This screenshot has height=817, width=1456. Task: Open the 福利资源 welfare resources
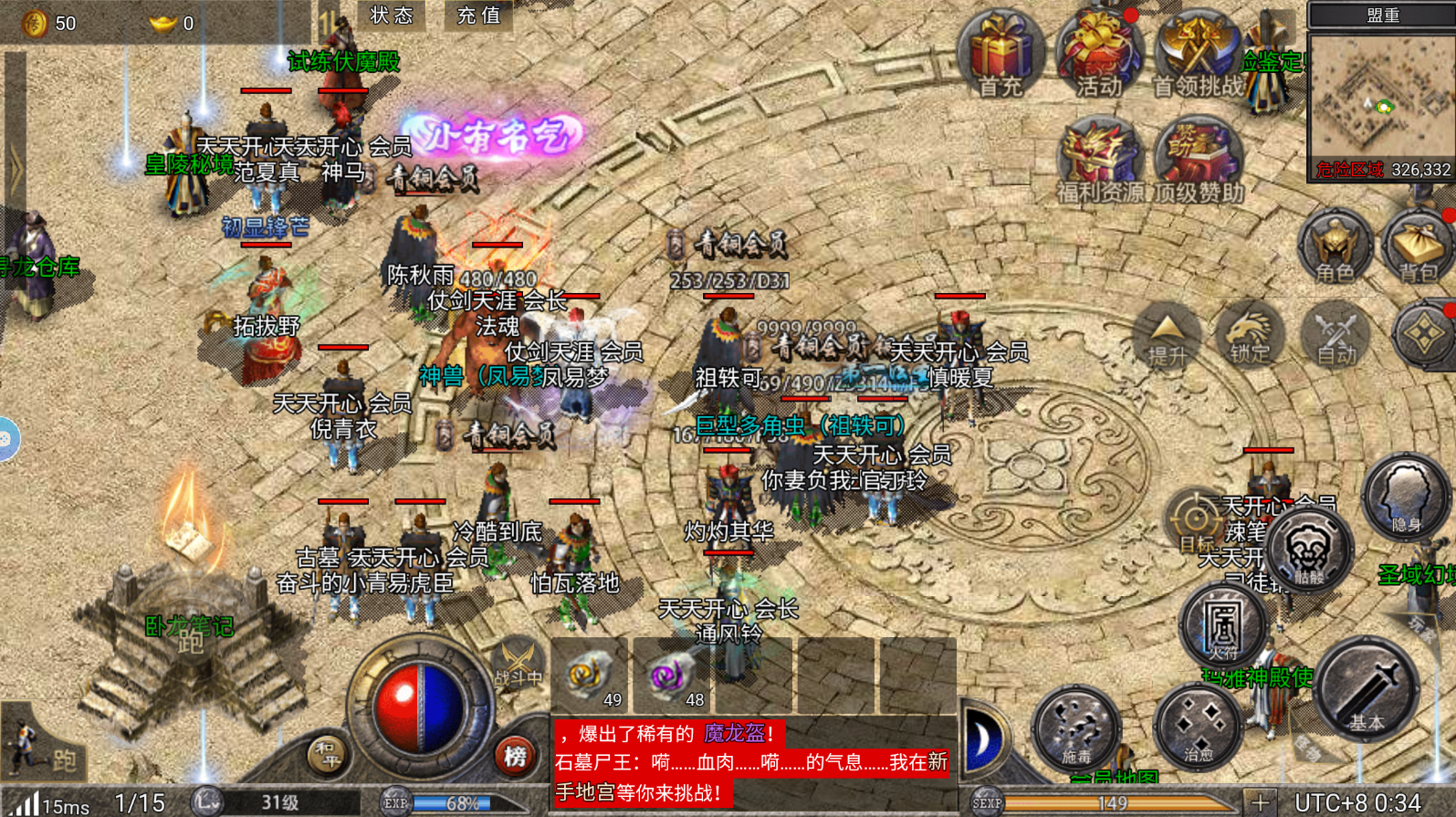coord(1099,160)
